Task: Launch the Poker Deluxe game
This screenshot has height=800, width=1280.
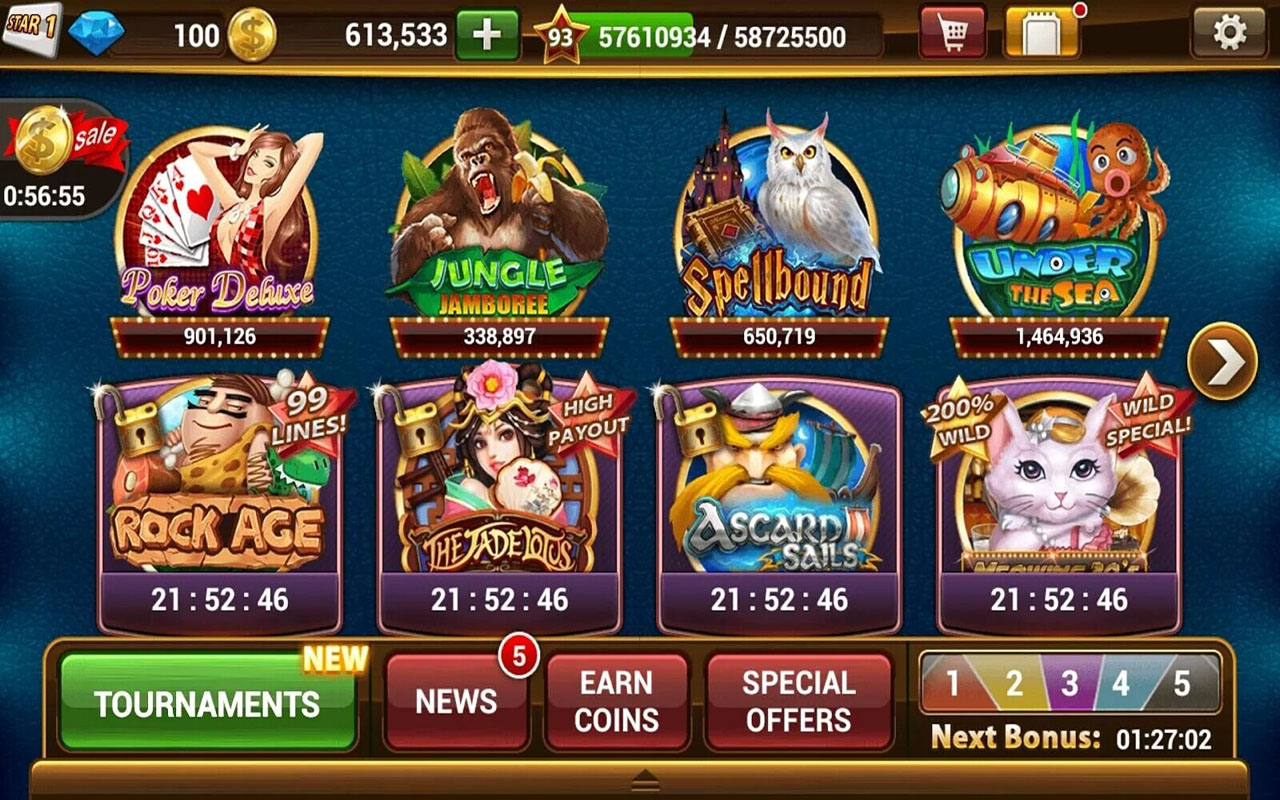Action: pyautogui.click(x=218, y=225)
